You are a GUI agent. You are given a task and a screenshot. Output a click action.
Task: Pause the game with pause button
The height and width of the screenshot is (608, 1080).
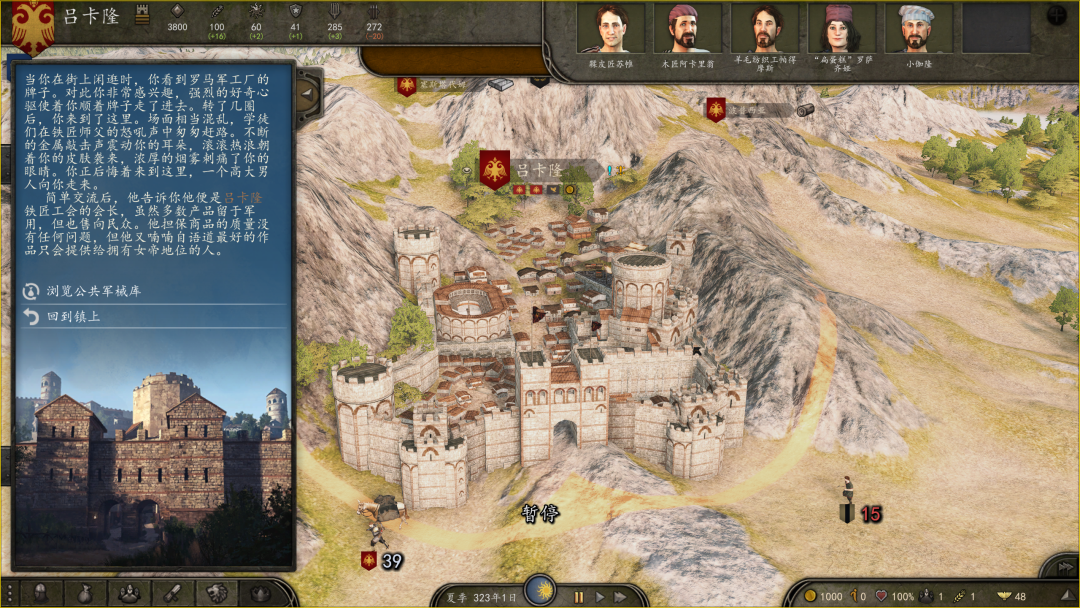578,597
